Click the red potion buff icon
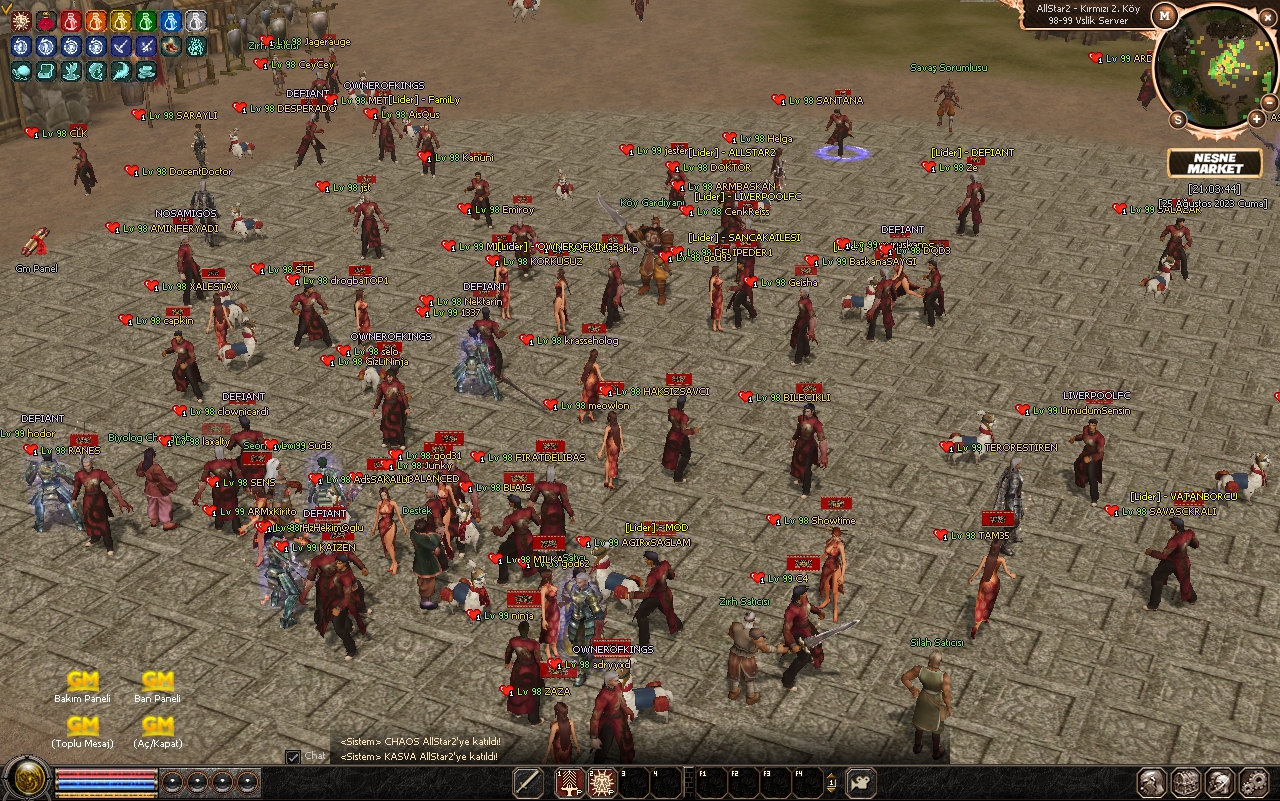 point(71,21)
